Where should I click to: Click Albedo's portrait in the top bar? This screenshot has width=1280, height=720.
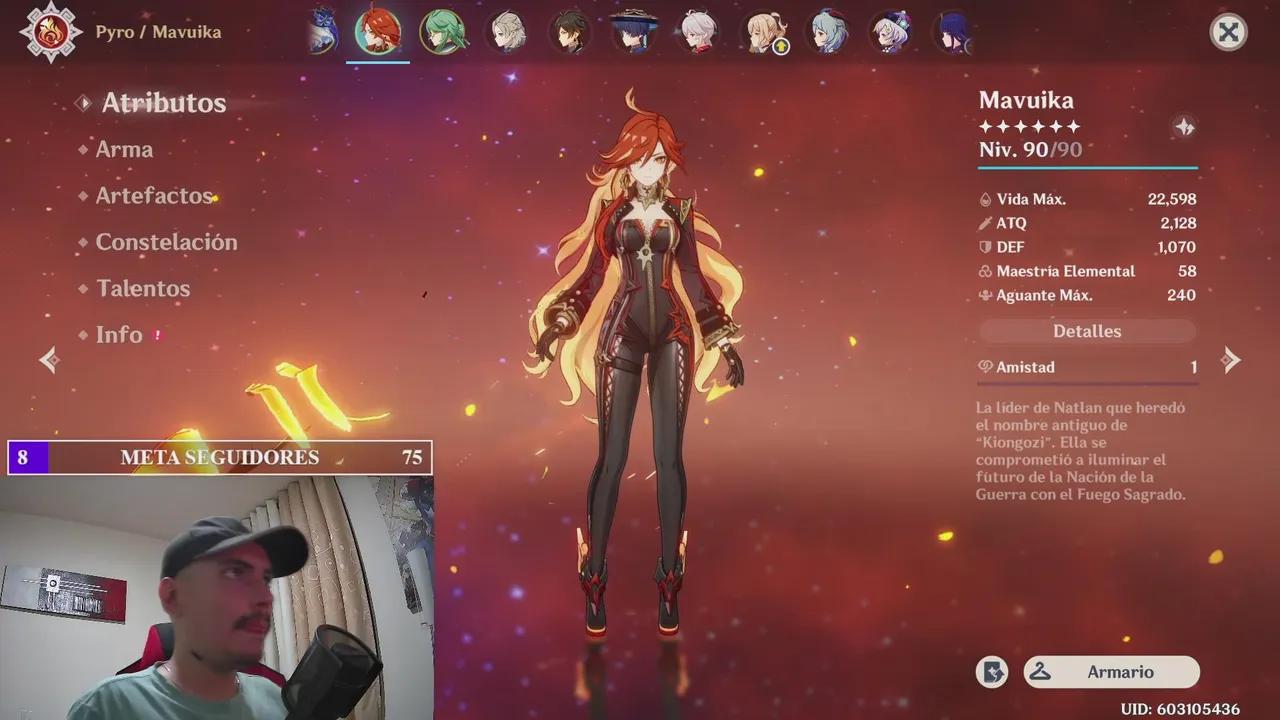pos(506,32)
